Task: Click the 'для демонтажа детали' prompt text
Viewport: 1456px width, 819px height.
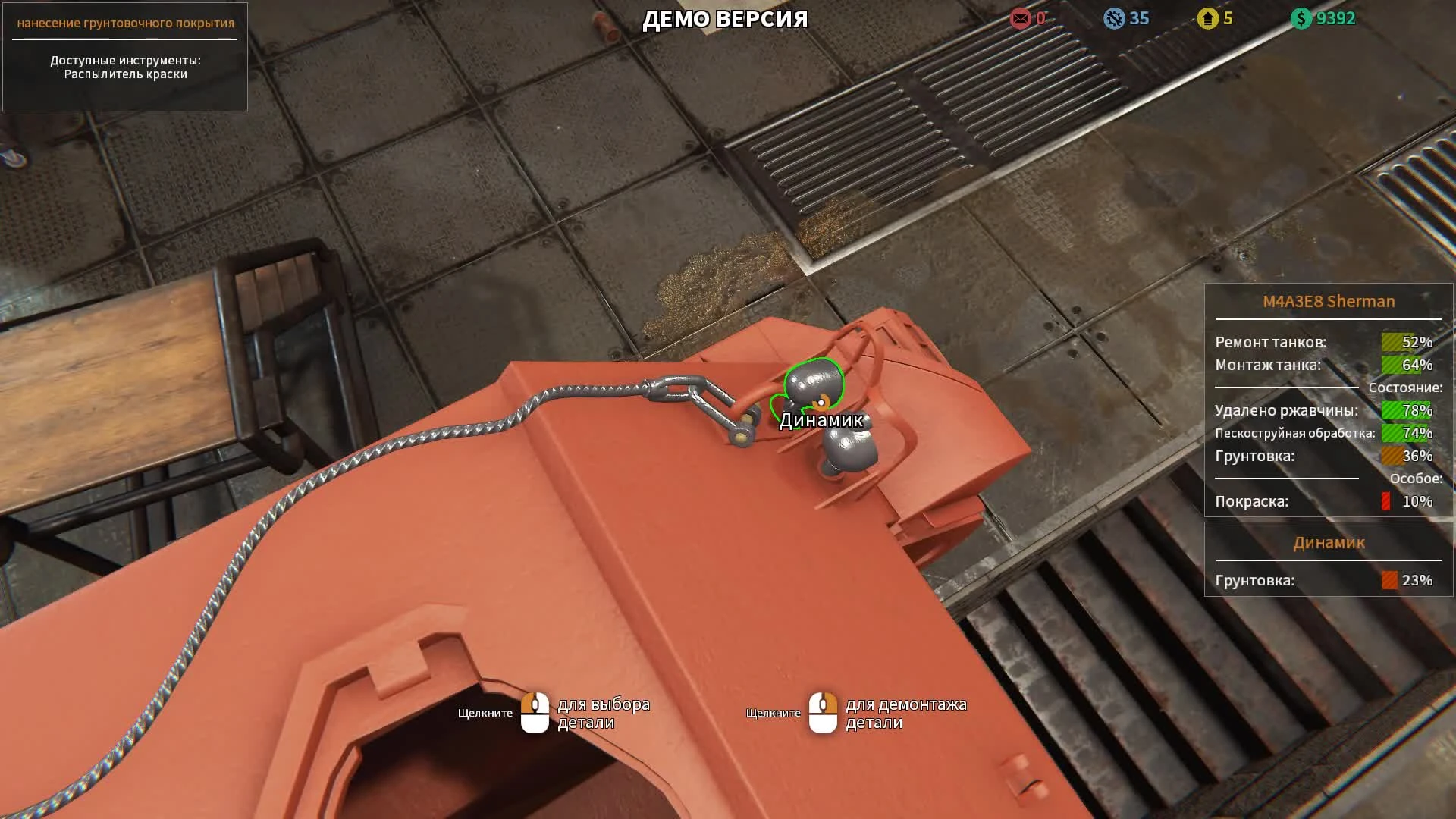Action: [x=906, y=713]
